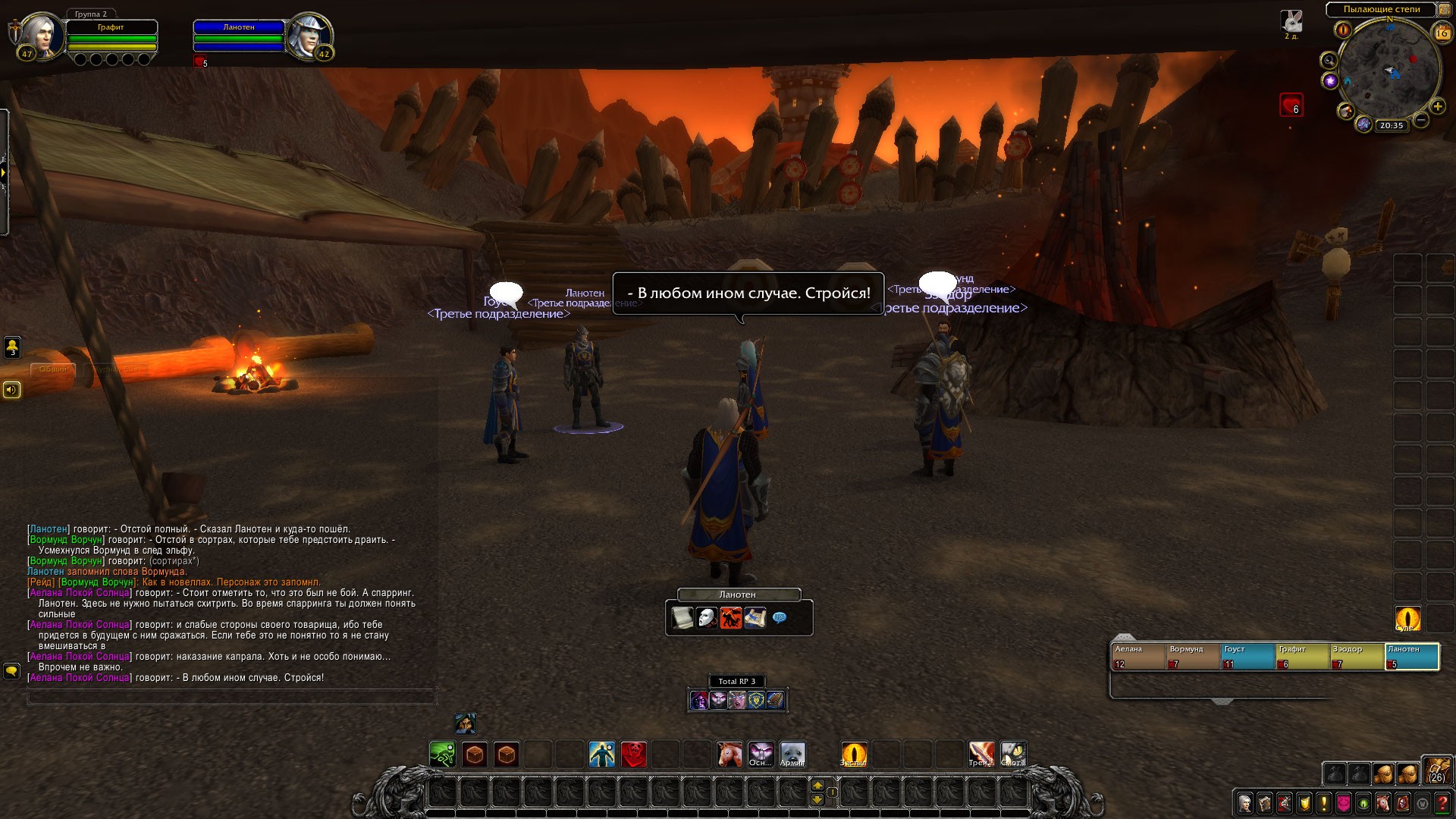Open the help red question mark button

(x=1442, y=802)
